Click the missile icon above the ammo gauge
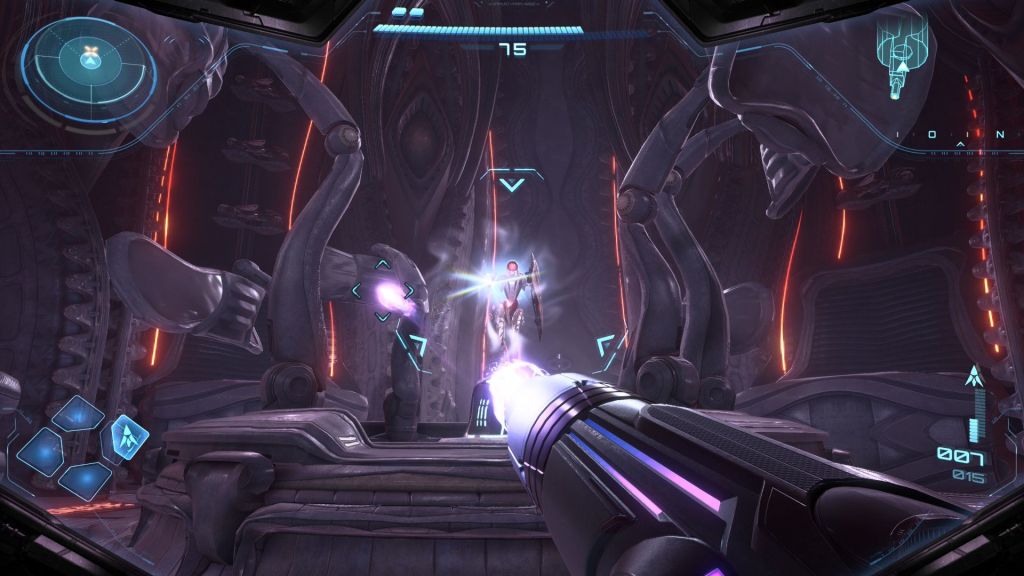The height and width of the screenshot is (576, 1024). 971,378
